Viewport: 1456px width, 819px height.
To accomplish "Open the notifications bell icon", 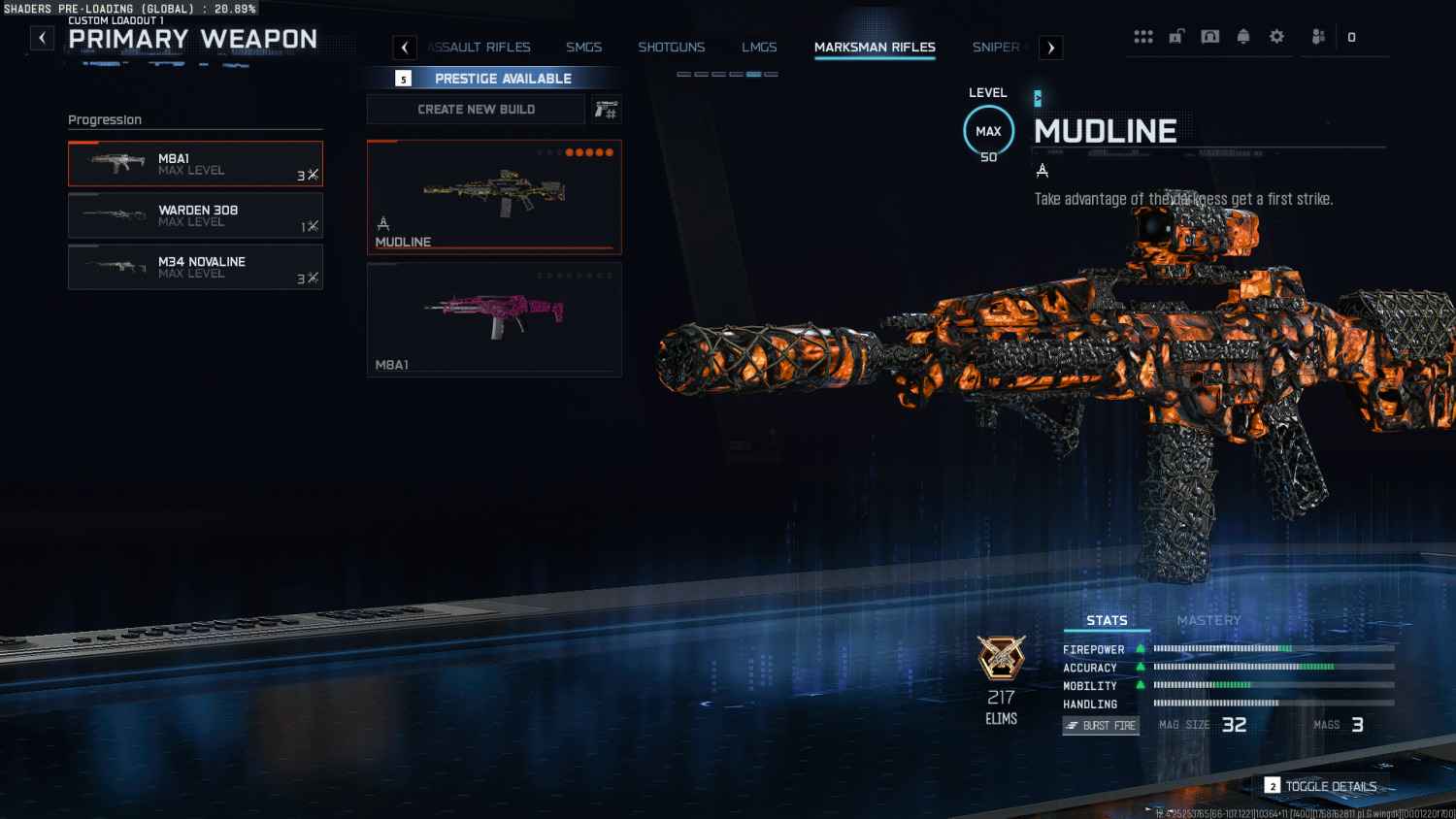I will 1243,37.
